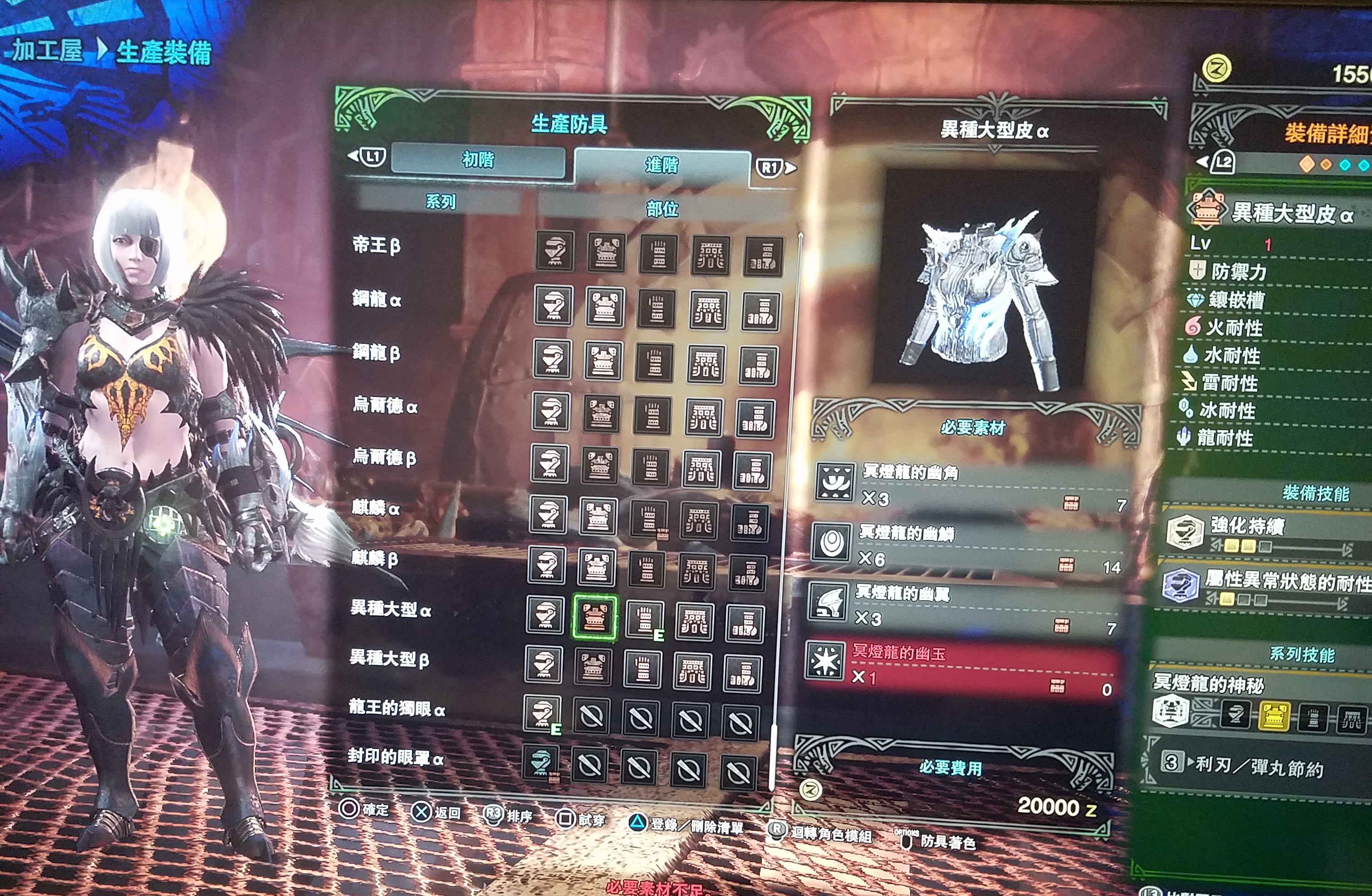The height and width of the screenshot is (896, 1372).
Task: Select the 烏爾德α waist armor slot
Action: click(x=703, y=417)
